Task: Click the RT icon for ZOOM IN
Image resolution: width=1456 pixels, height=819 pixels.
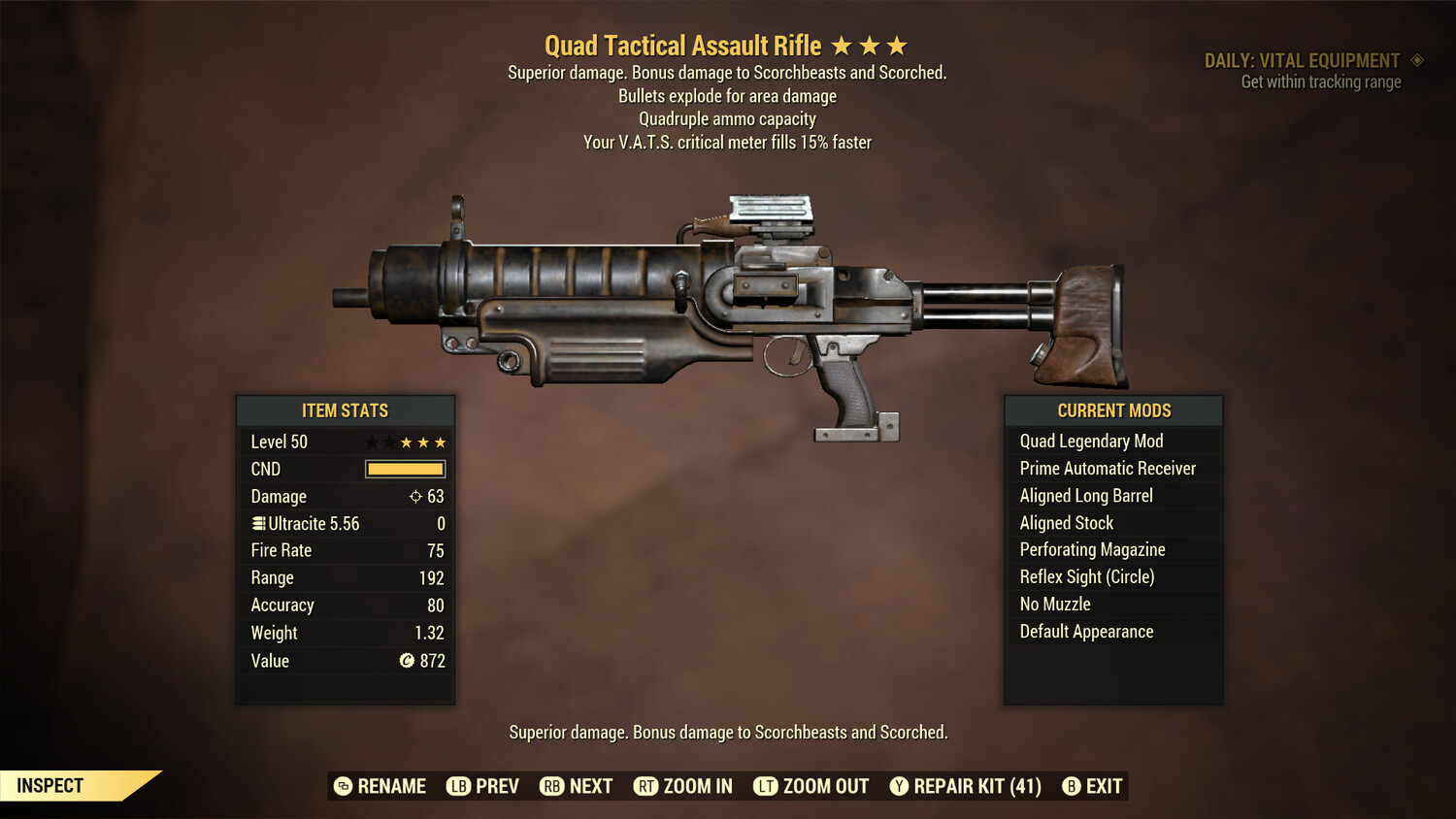Action: pos(646,786)
